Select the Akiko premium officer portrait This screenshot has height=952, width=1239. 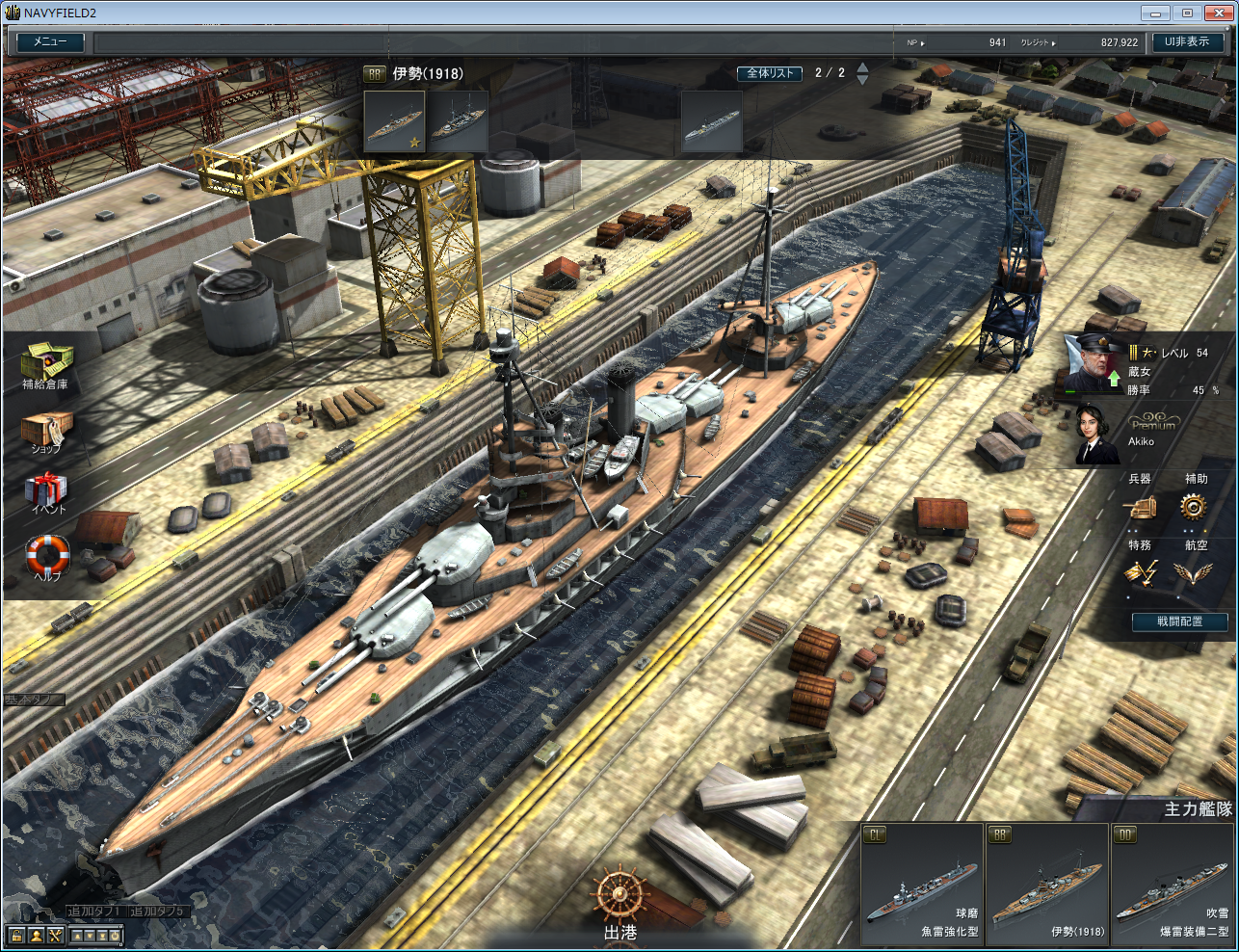click(1096, 434)
